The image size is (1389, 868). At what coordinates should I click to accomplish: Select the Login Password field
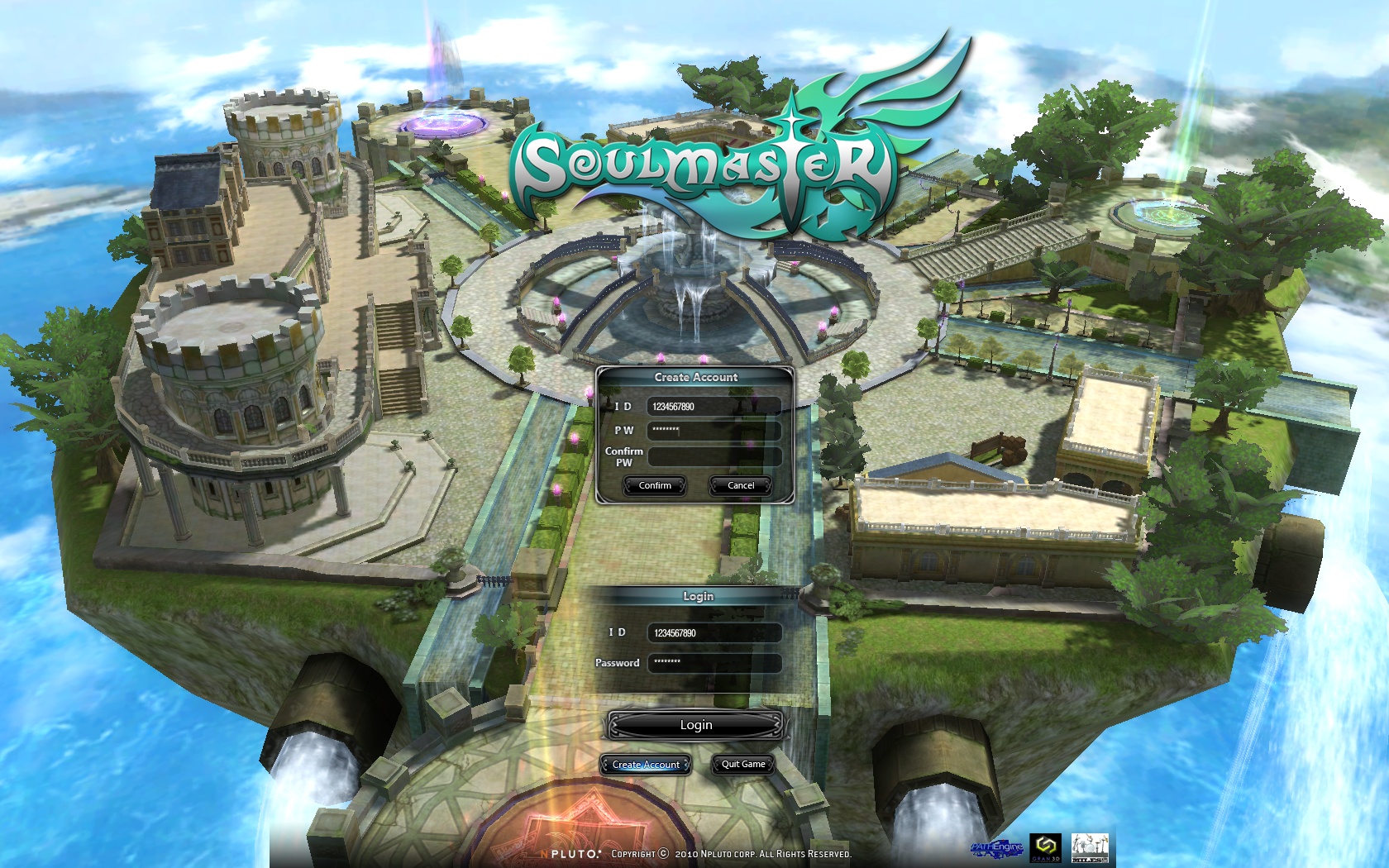point(714,662)
